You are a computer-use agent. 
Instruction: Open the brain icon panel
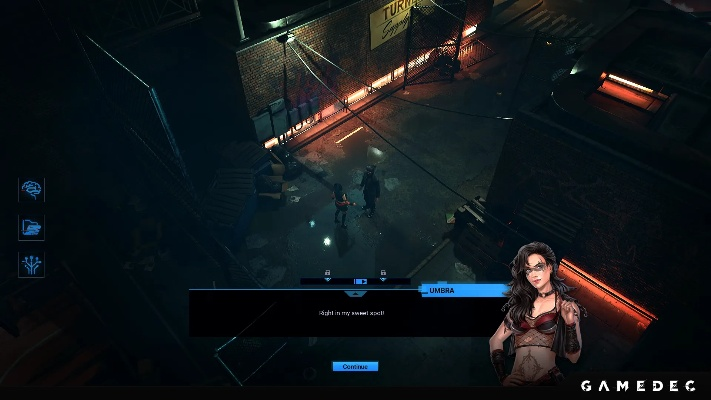pos(31,190)
